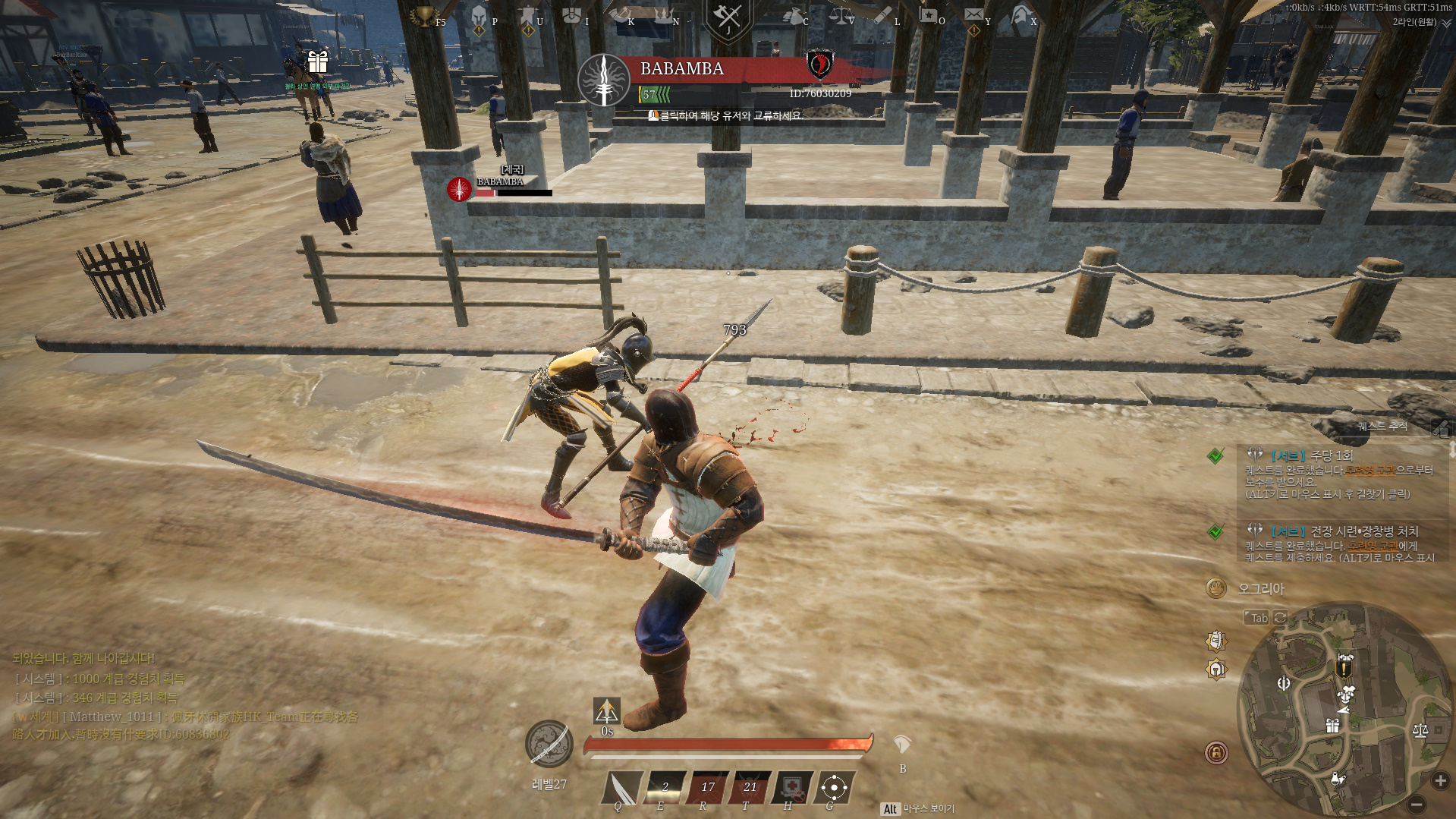Open the scroll icon in top bar
Viewport: 1456px width, 819px height.
884,15
